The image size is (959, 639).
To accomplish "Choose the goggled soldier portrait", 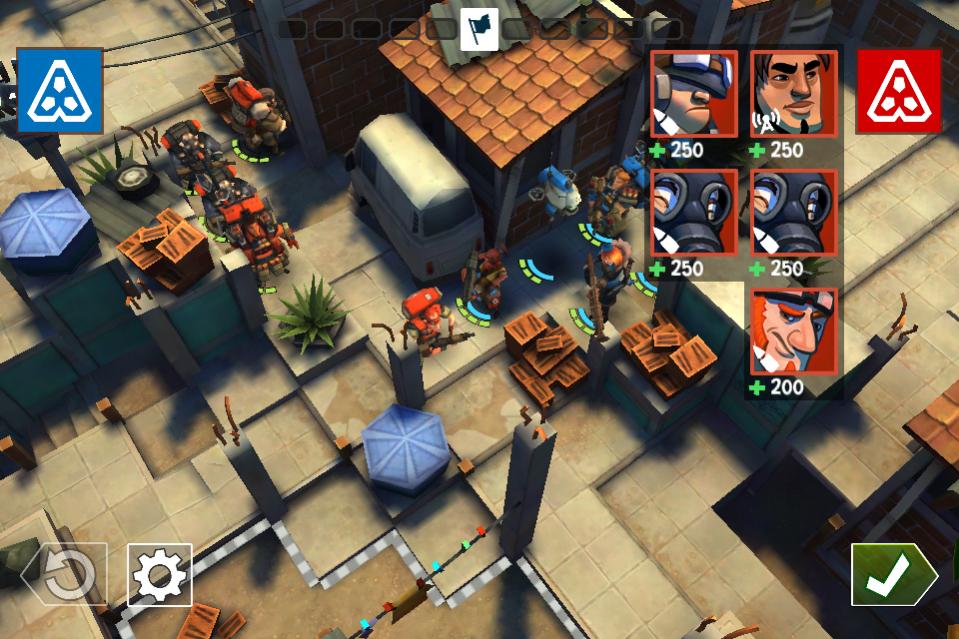I will point(694,95).
